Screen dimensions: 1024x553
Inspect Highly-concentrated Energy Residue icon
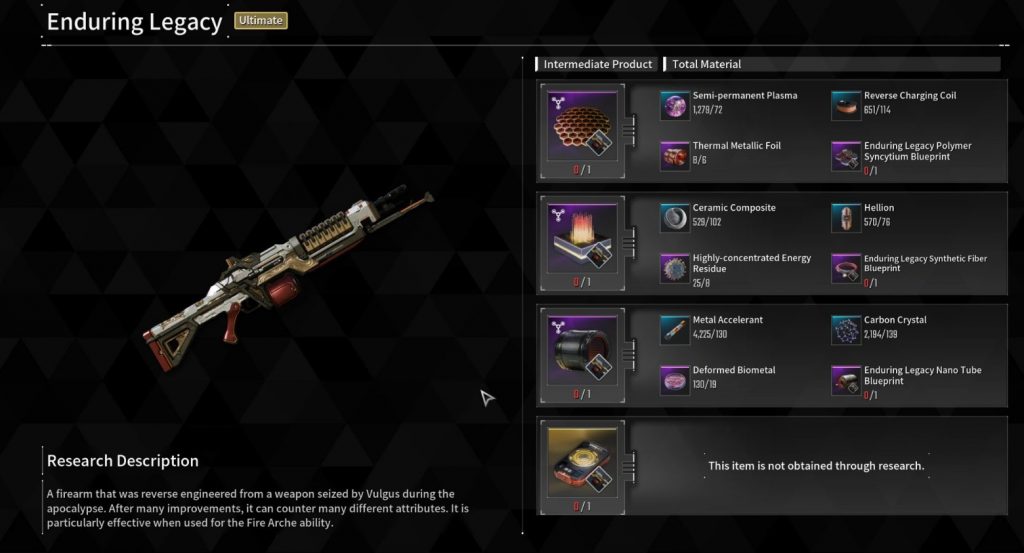coord(674,267)
